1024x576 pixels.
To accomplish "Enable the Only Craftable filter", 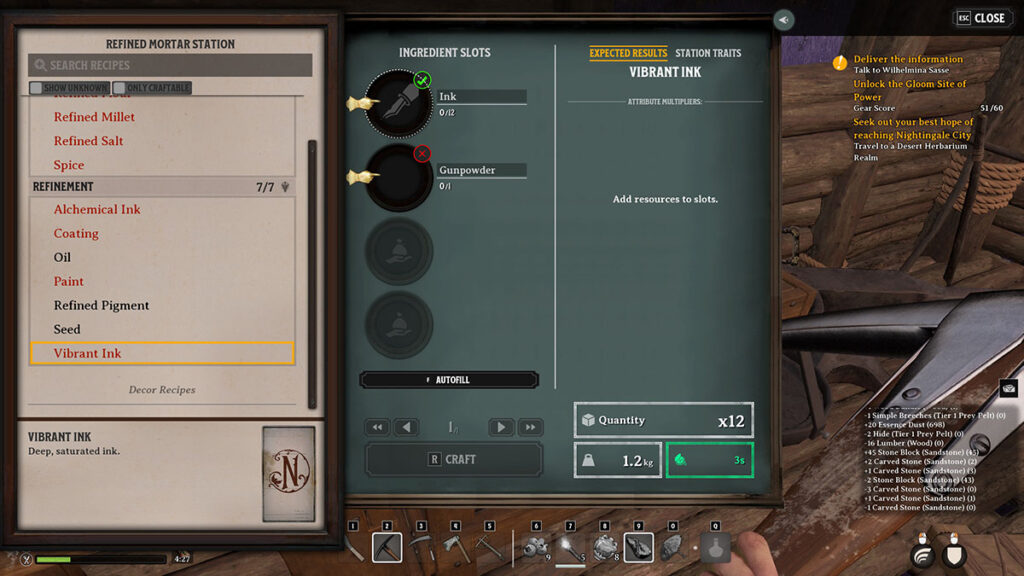I will pos(119,88).
